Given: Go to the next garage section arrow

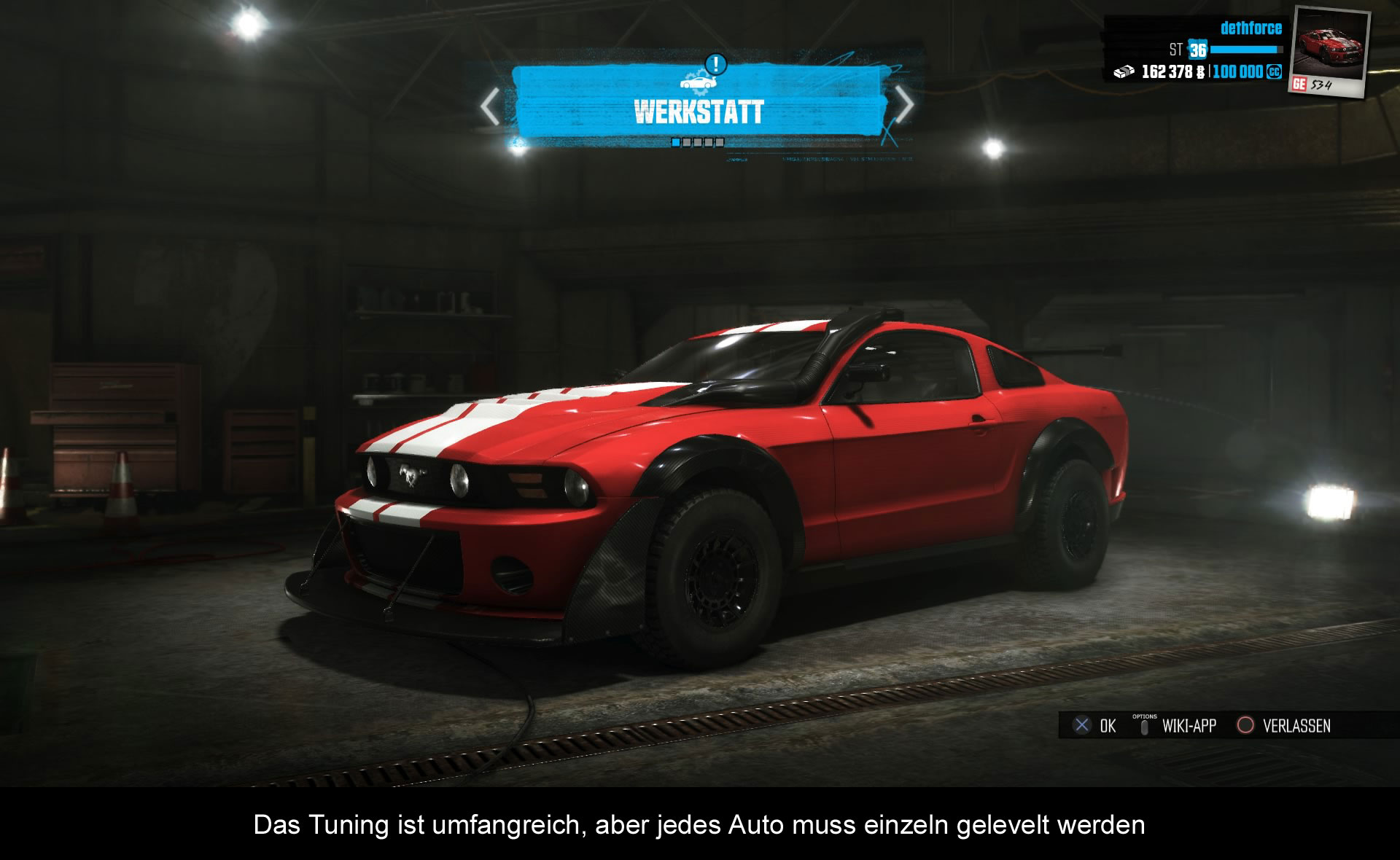Looking at the screenshot, I should (x=903, y=106).
